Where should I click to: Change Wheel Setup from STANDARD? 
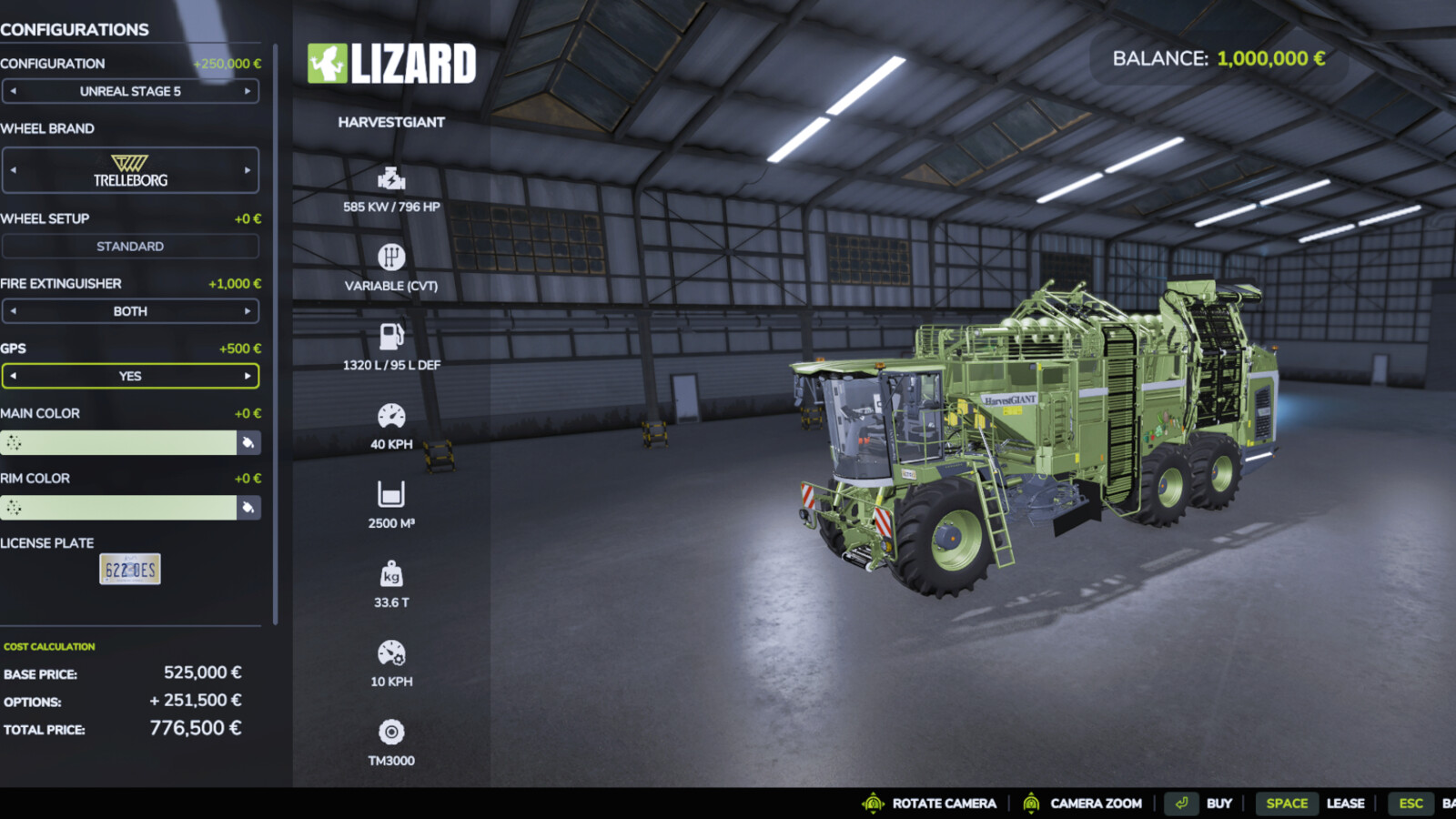point(131,246)
